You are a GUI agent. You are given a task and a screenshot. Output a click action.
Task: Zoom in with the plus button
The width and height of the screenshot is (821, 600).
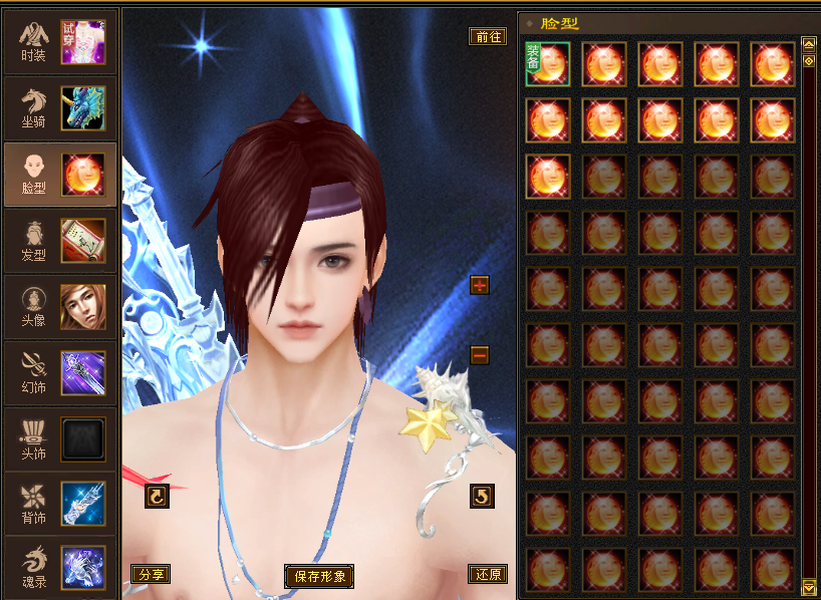coord(480,285)
